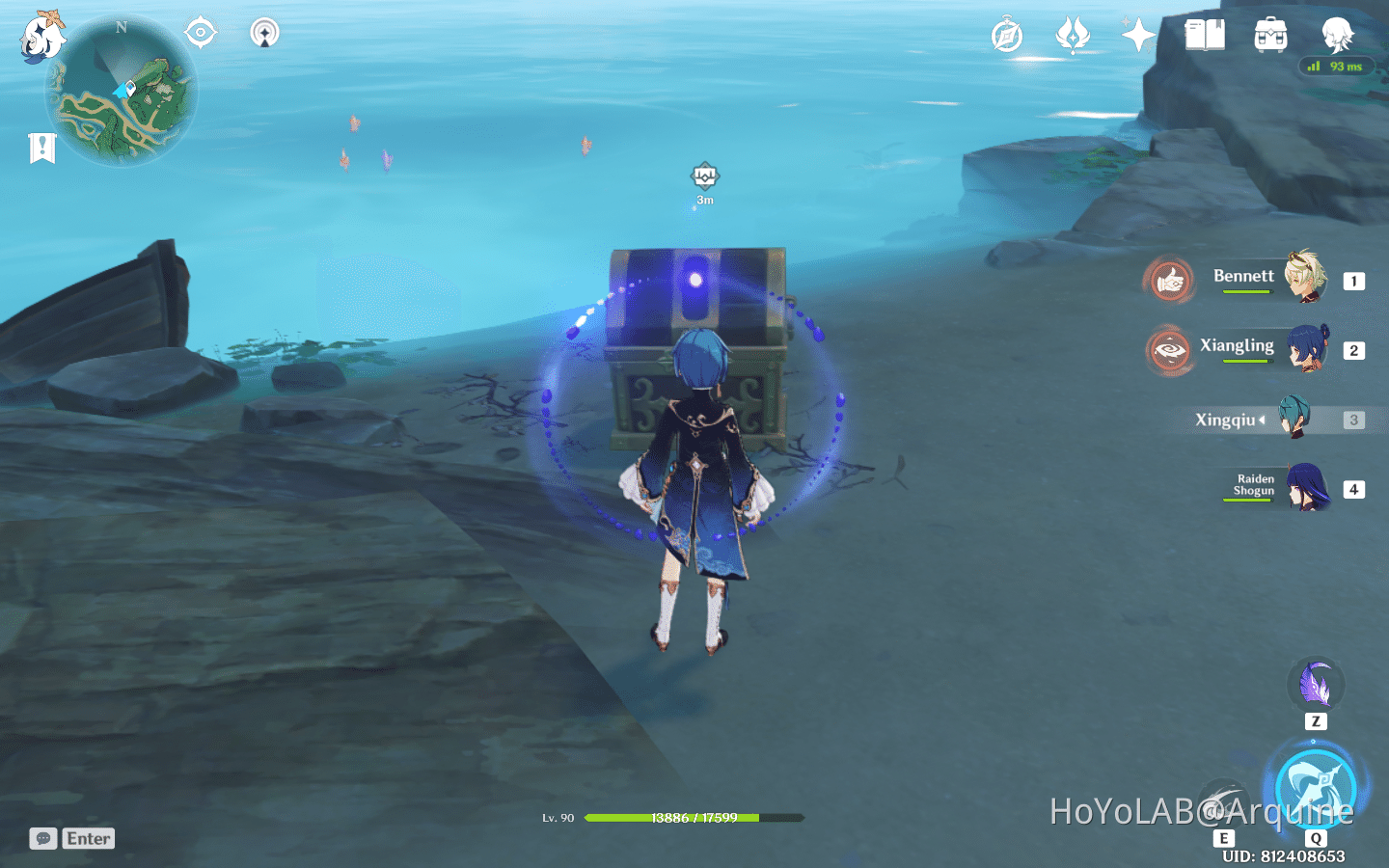Click the waypoint ping icon near minimap

pos(263,32)
